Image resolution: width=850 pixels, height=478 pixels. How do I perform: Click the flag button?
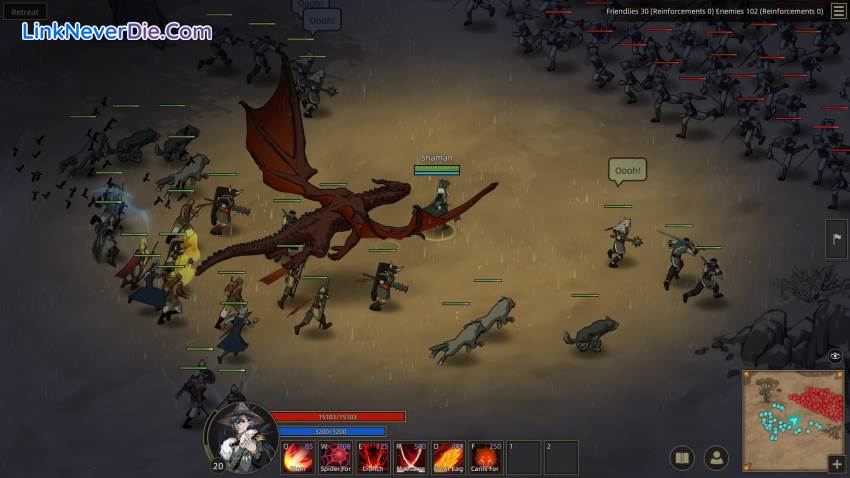(836, 238)
